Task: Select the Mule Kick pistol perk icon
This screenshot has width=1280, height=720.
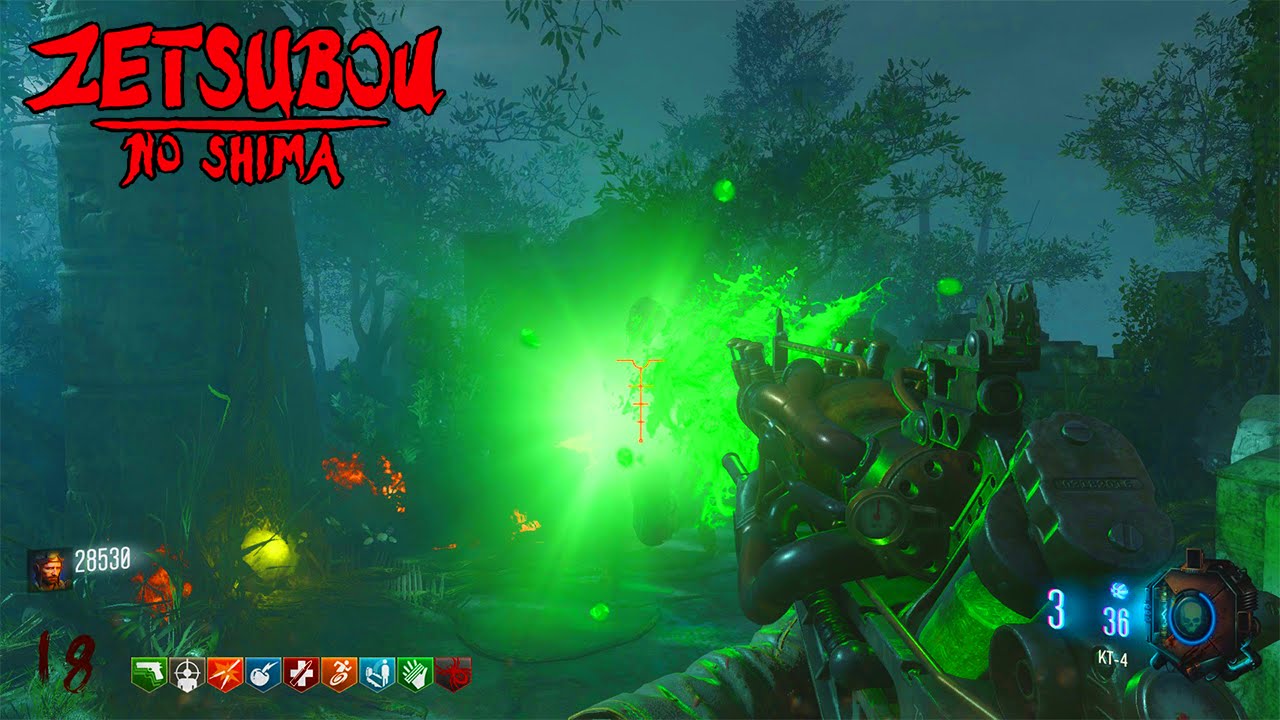Action: [148, 670]
